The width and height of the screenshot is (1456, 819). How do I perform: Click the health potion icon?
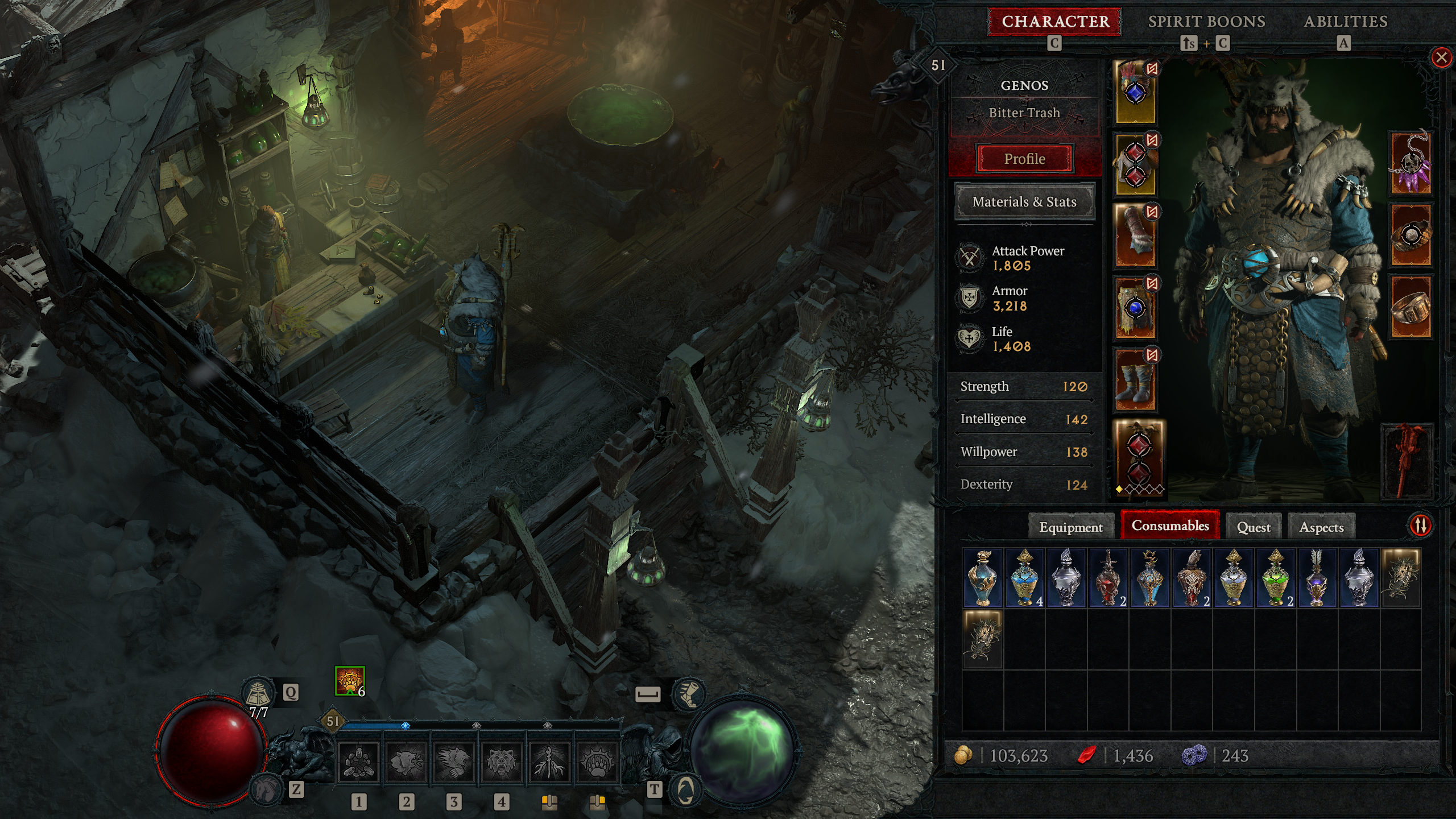click(258, 693)
